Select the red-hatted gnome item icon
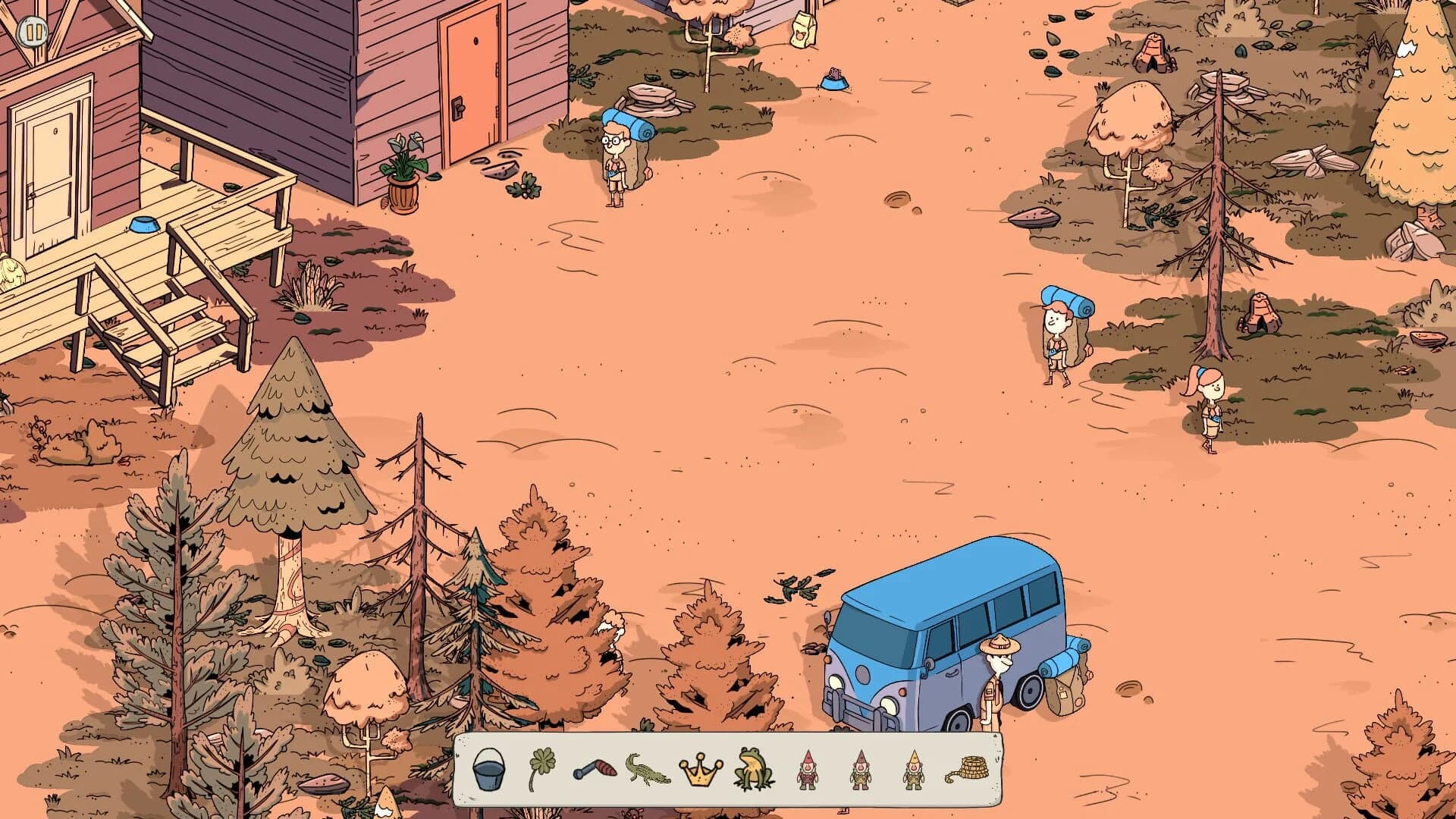Viewport: 1456px width, 819px height. click(808, 768)
